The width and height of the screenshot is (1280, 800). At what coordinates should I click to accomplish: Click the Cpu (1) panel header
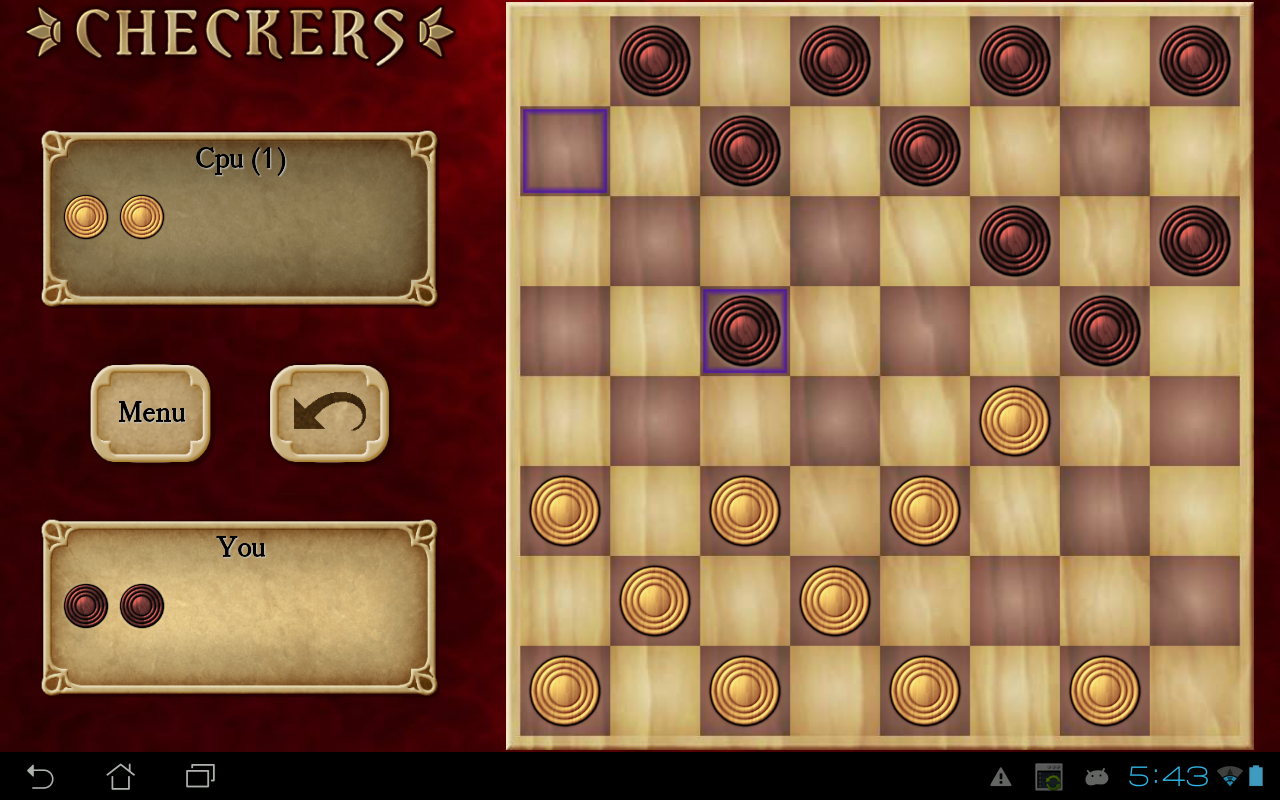coord(240,158)
